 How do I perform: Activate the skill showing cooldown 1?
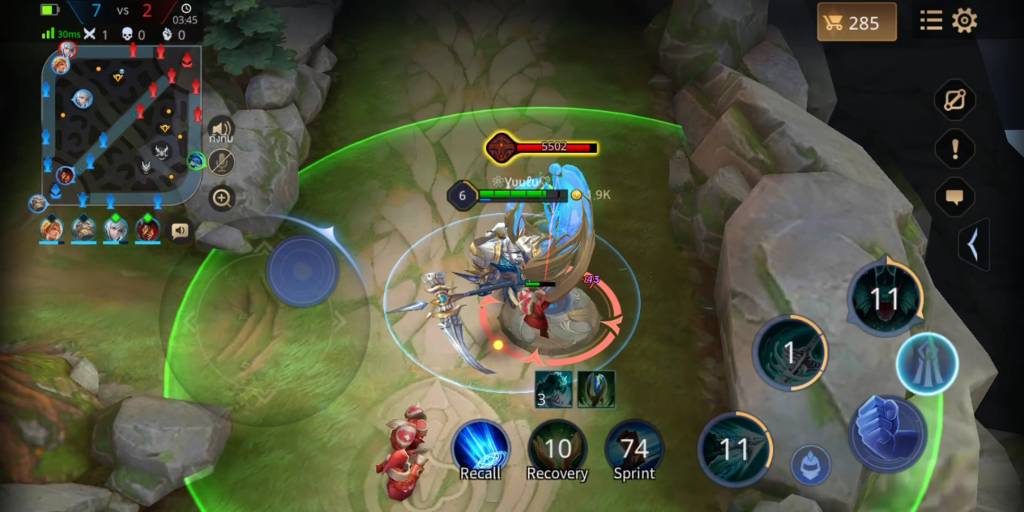790,352
